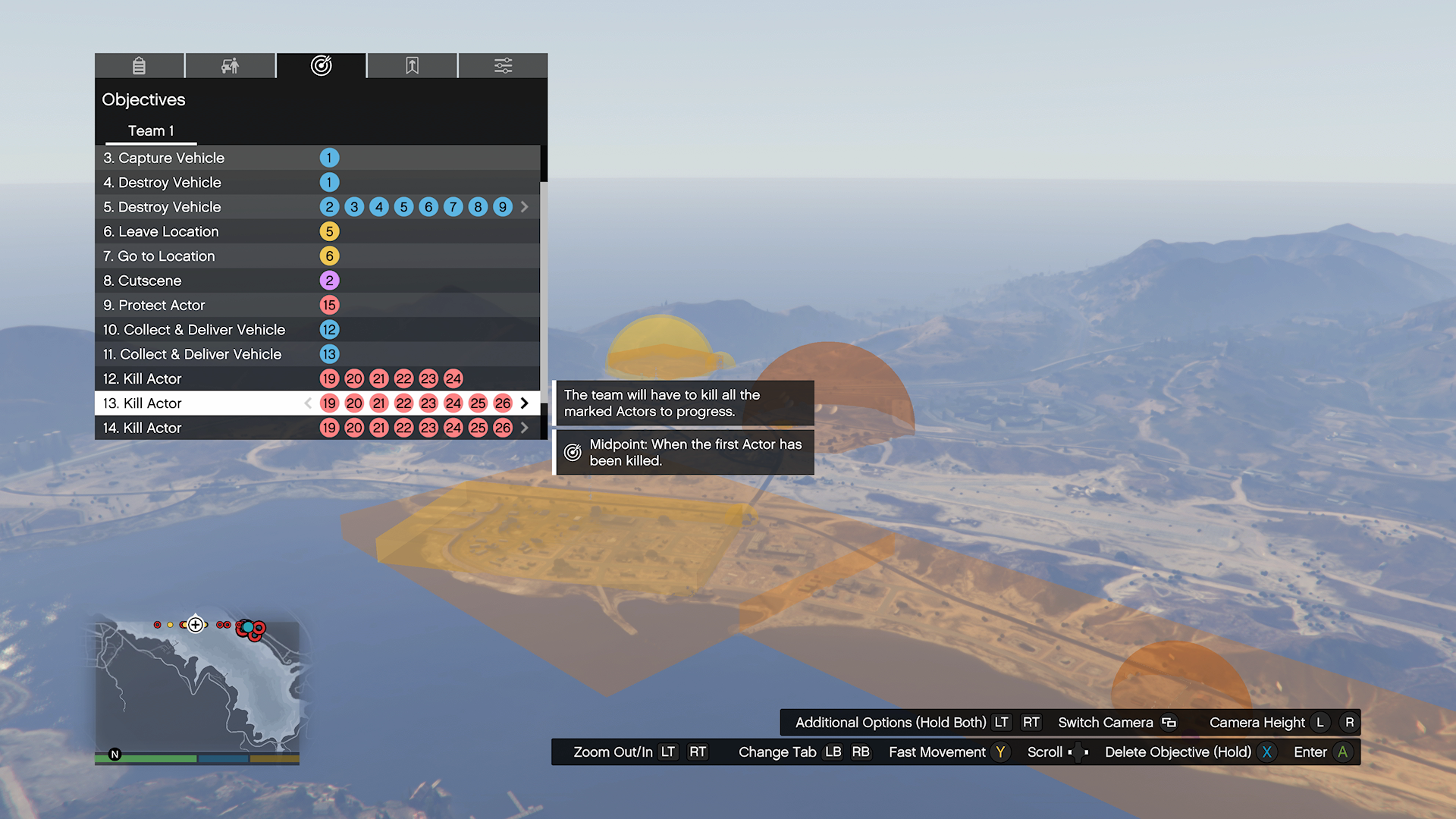Switch to the actors and vehicles tab
Image resolution: width=1456 pixels, height=819 pixels.
(x=230, y=66)
